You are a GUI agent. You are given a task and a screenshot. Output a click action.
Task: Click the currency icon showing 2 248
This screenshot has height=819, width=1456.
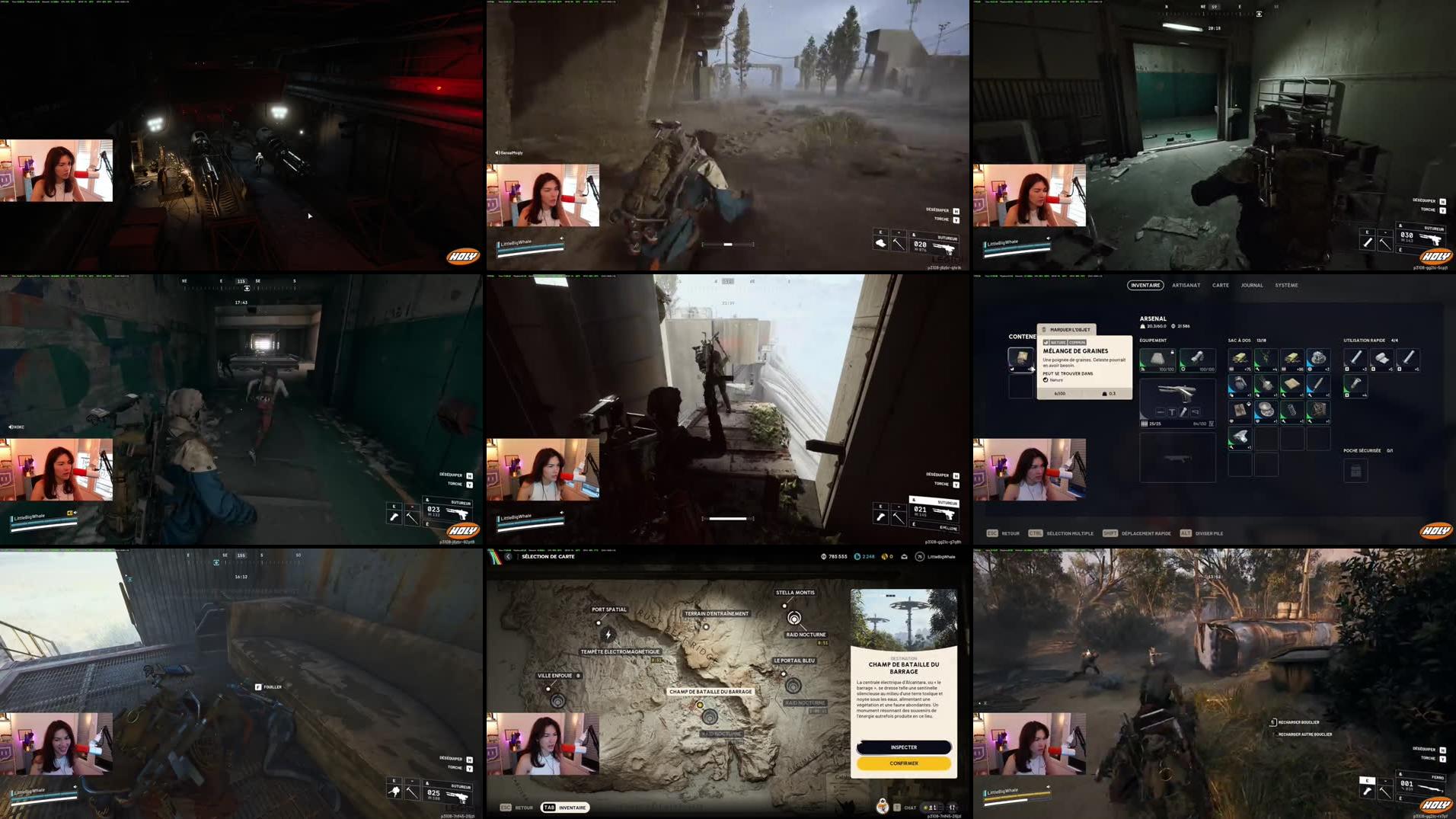[x=856, y=556]
